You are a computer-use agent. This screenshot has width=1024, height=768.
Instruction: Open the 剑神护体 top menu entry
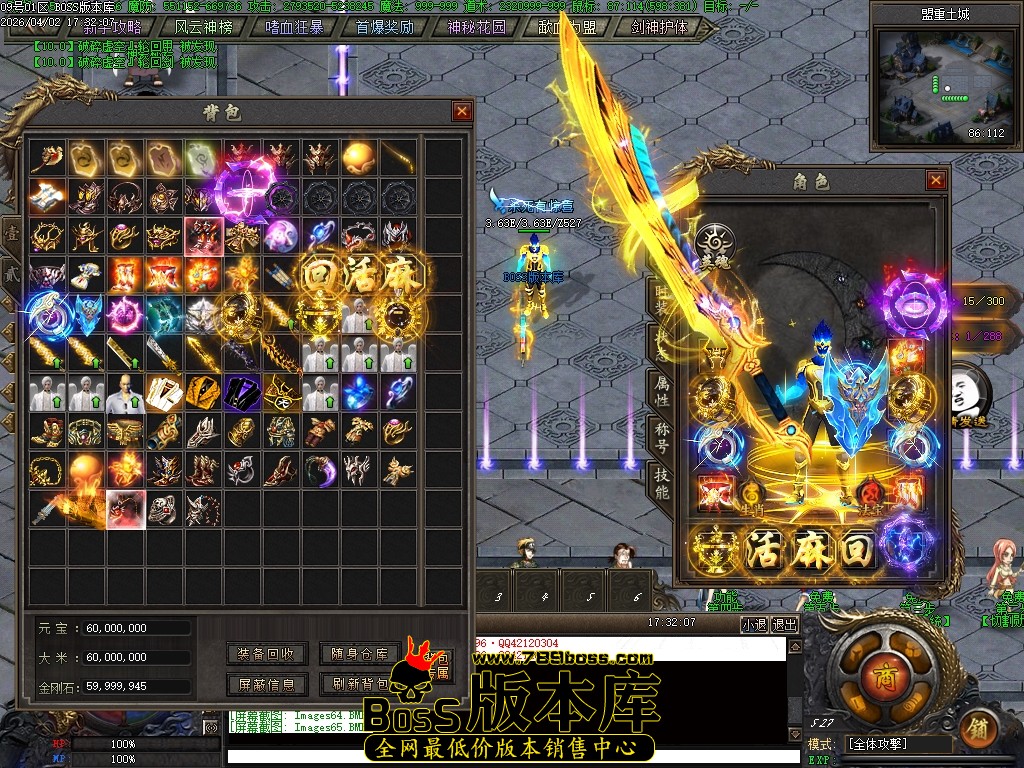pyautogui.click(x=660, y=28)
